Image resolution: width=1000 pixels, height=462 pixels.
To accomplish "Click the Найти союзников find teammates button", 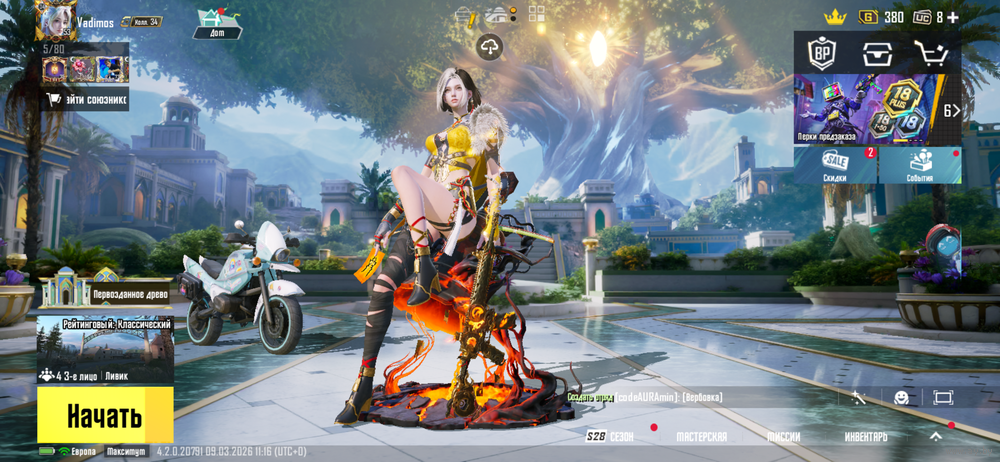I will tap(86, 99).
